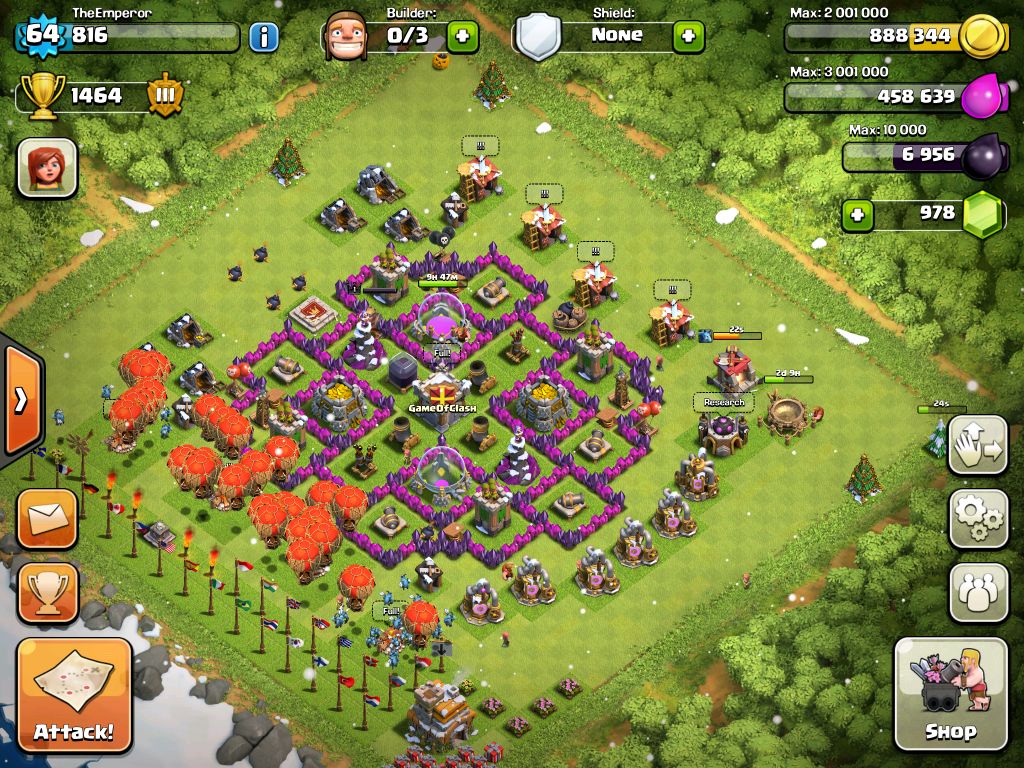Buy a shield with the green plus
1024x768 pixels.
[688, 37]
